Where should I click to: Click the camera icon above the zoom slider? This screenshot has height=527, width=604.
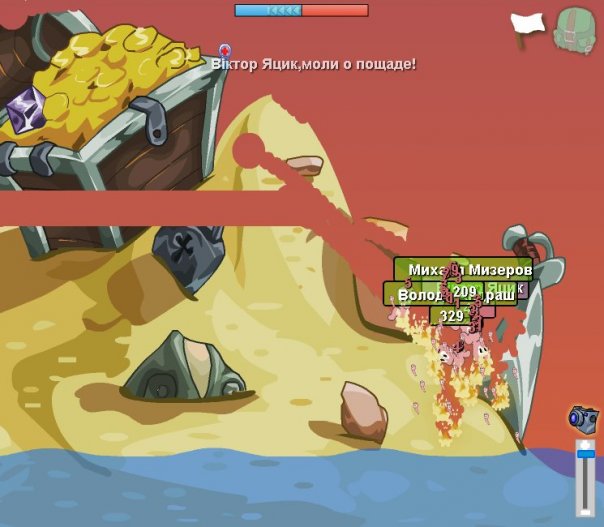click(583, 416)
